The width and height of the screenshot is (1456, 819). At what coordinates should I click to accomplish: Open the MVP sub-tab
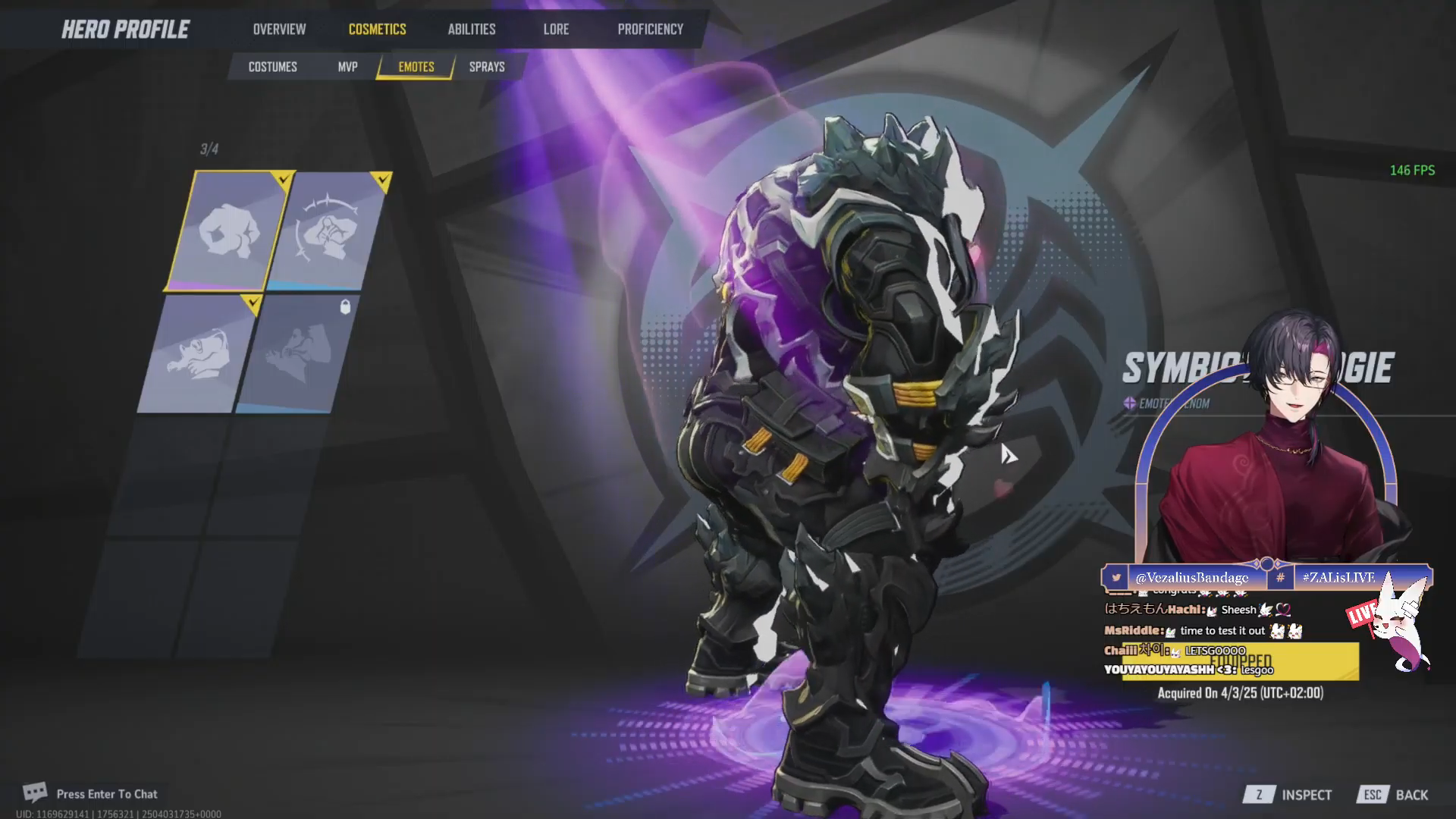point(347,67)
